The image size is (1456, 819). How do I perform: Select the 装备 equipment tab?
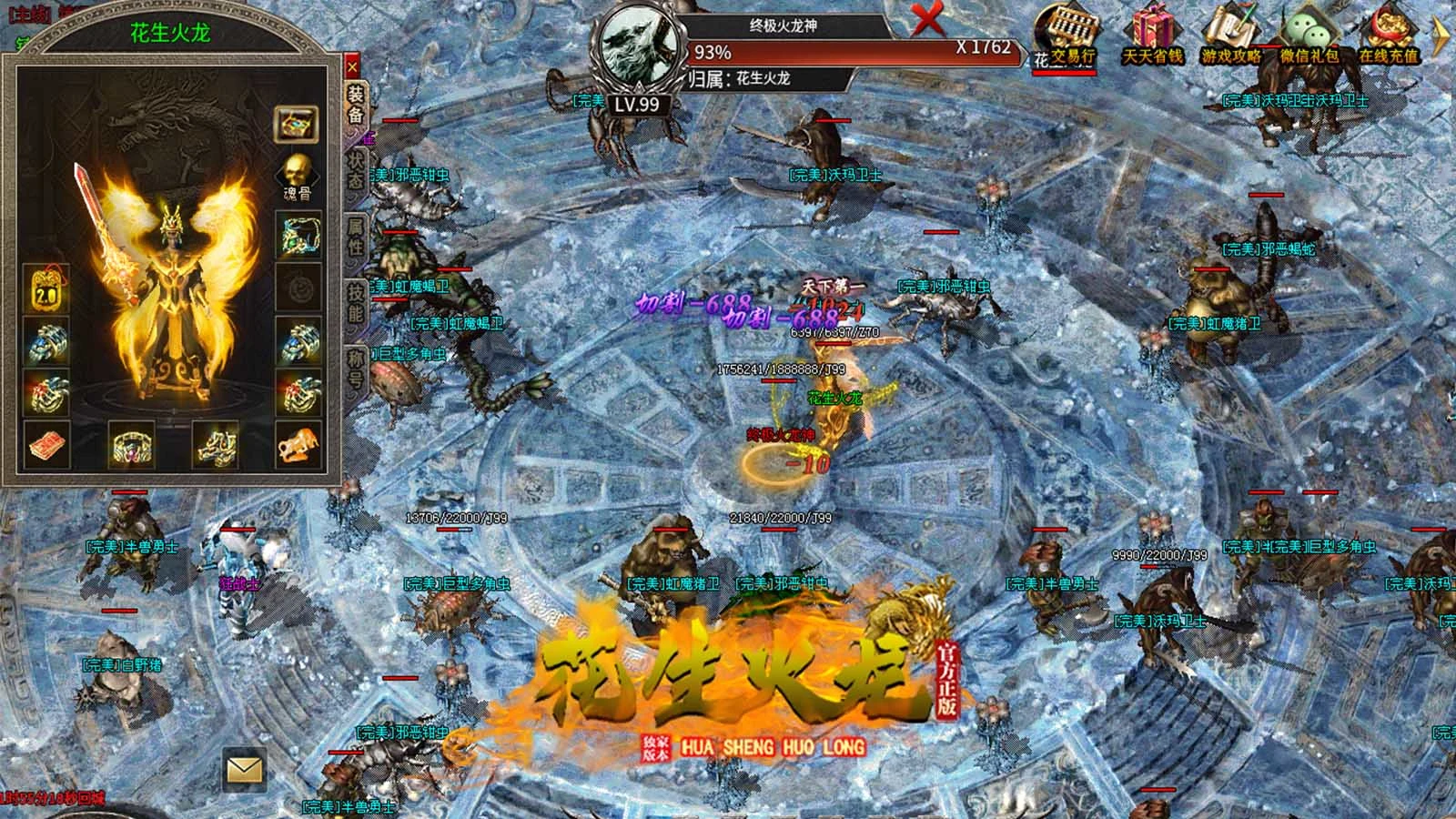pyautogui.click(x=355, y=104)
